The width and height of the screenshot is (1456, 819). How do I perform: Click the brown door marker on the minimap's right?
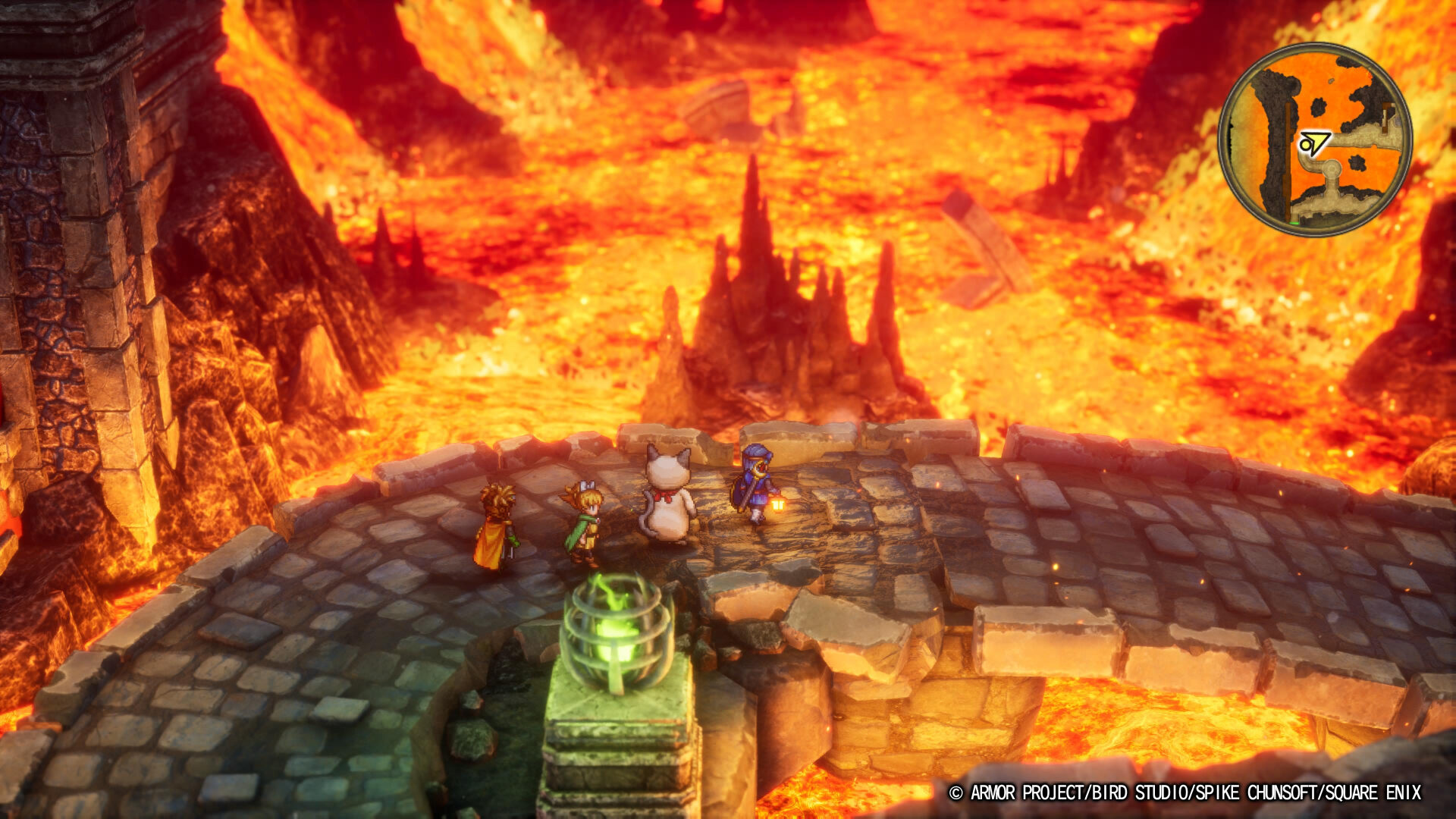tap(1386, 117)
